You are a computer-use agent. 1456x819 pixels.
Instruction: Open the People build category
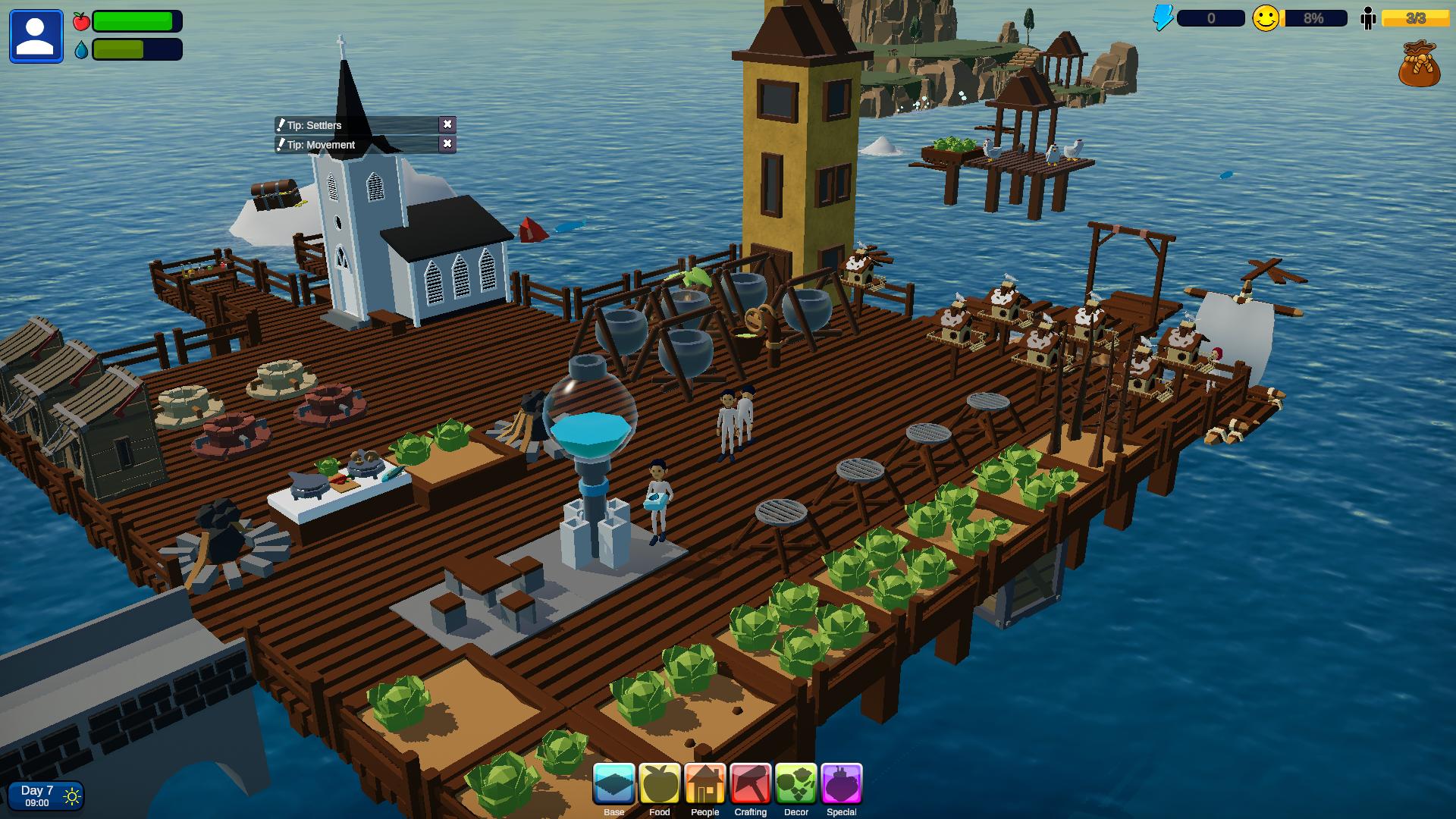click(705, 784)
